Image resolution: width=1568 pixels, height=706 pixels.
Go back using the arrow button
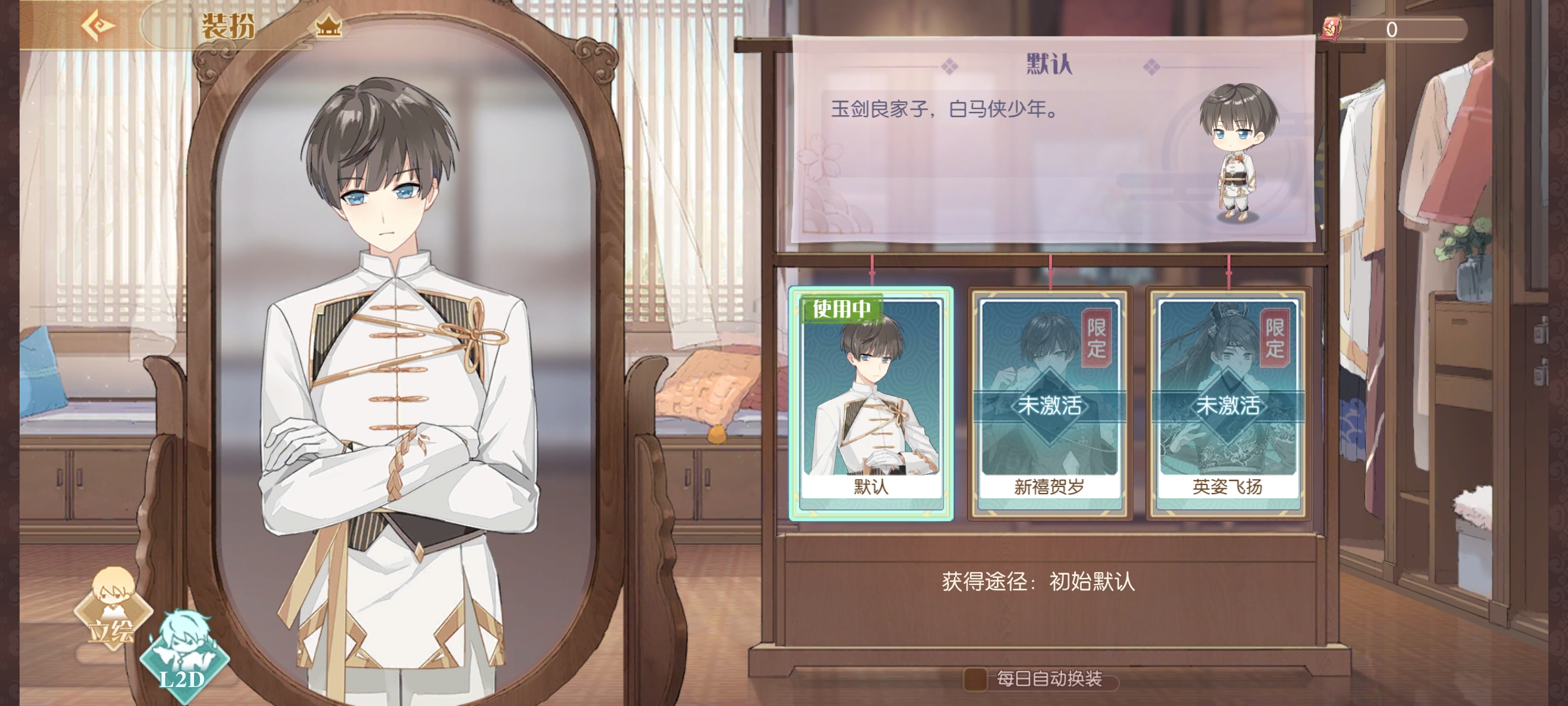[x=99, y=26]
